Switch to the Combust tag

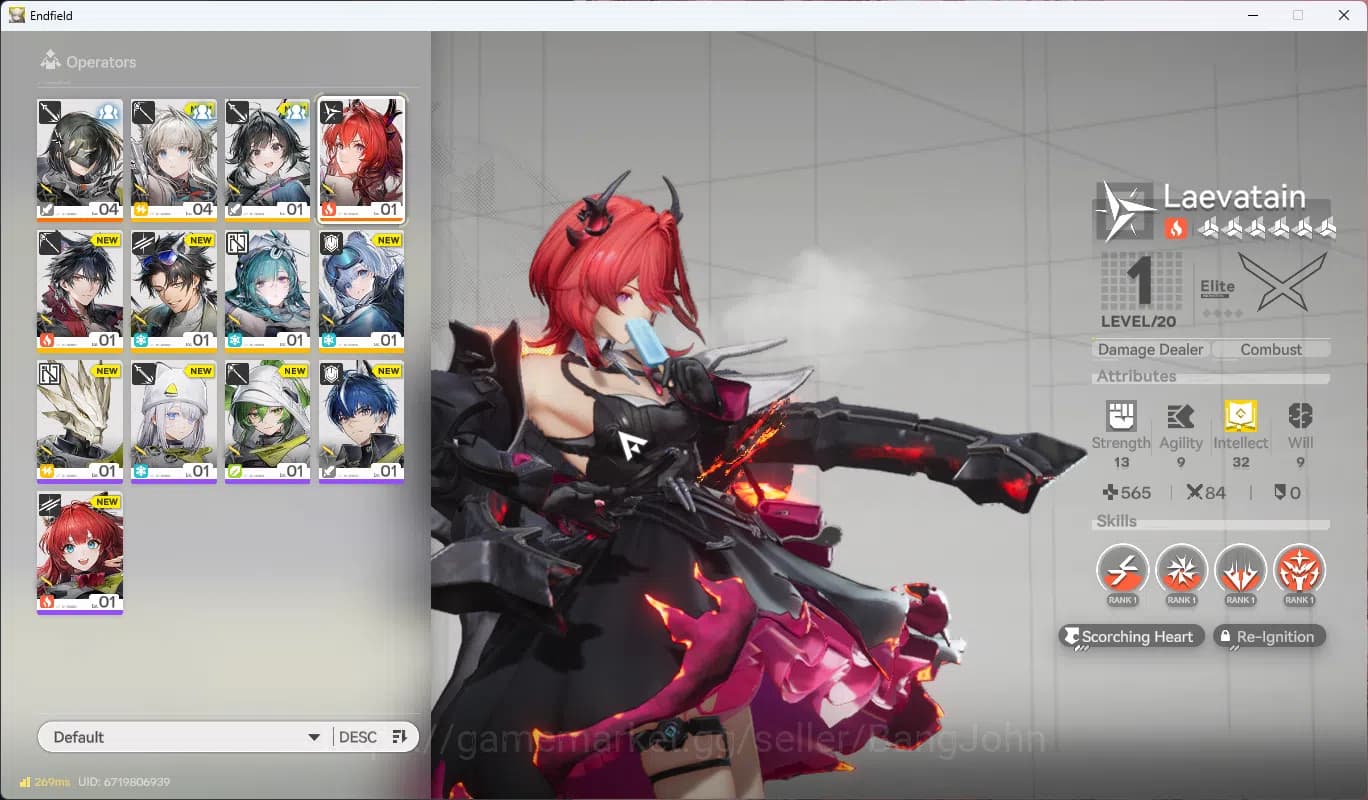[1271, 349]
